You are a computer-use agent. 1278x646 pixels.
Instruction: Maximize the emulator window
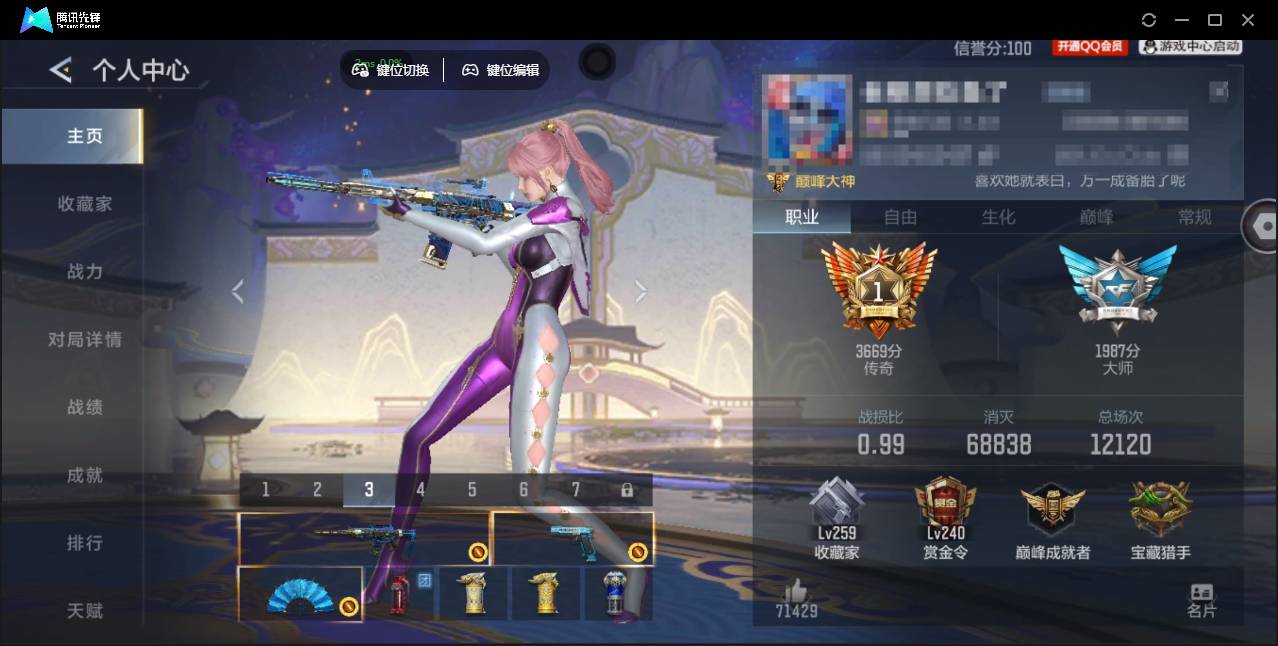pos(1215,20)
